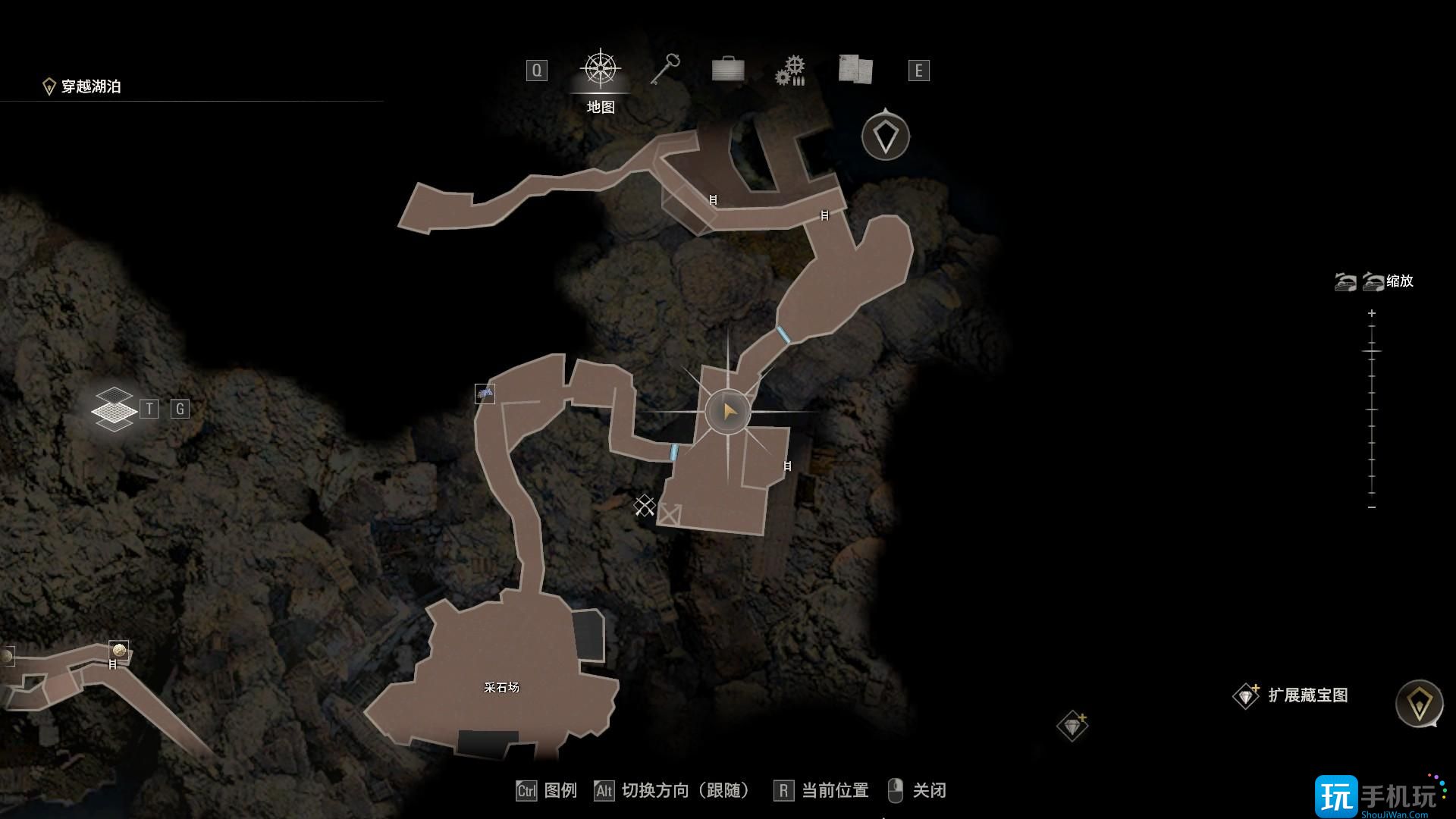
Task: Select the 采石场 area label
Action: [501, 688]
